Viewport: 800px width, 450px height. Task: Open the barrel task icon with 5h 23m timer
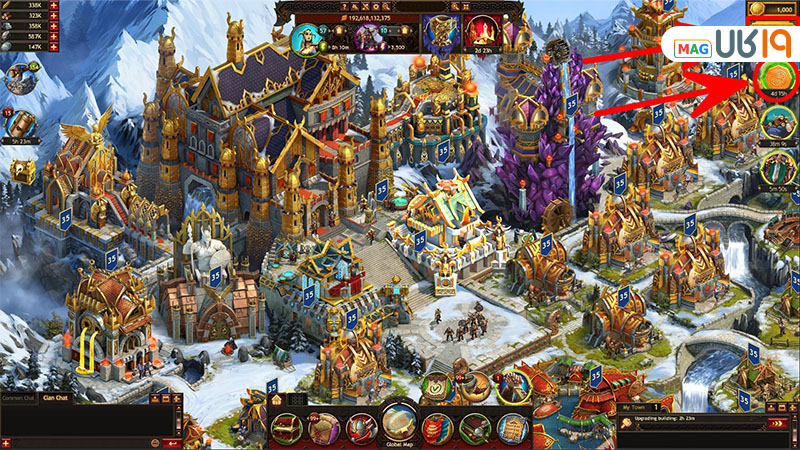21,122
